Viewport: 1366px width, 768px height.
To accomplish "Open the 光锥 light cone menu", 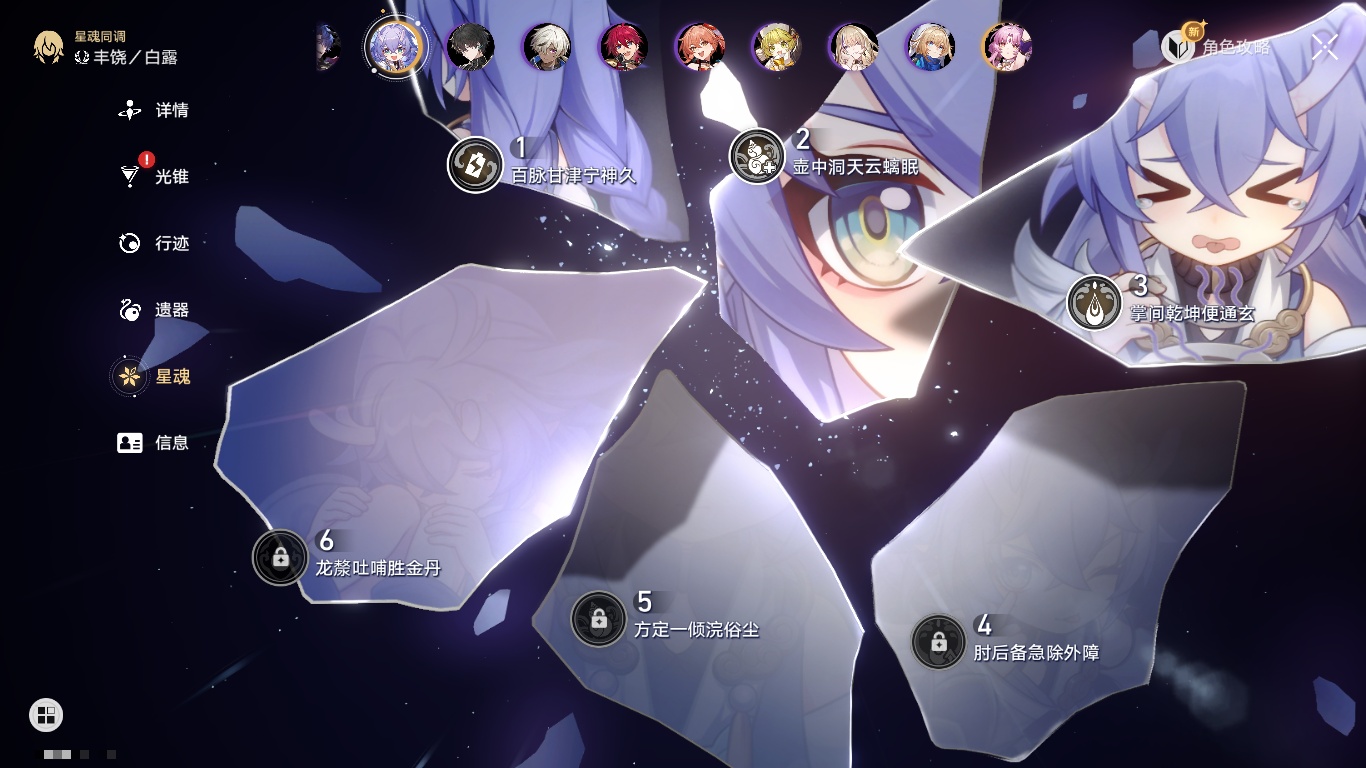I will (x=155, y=177).
